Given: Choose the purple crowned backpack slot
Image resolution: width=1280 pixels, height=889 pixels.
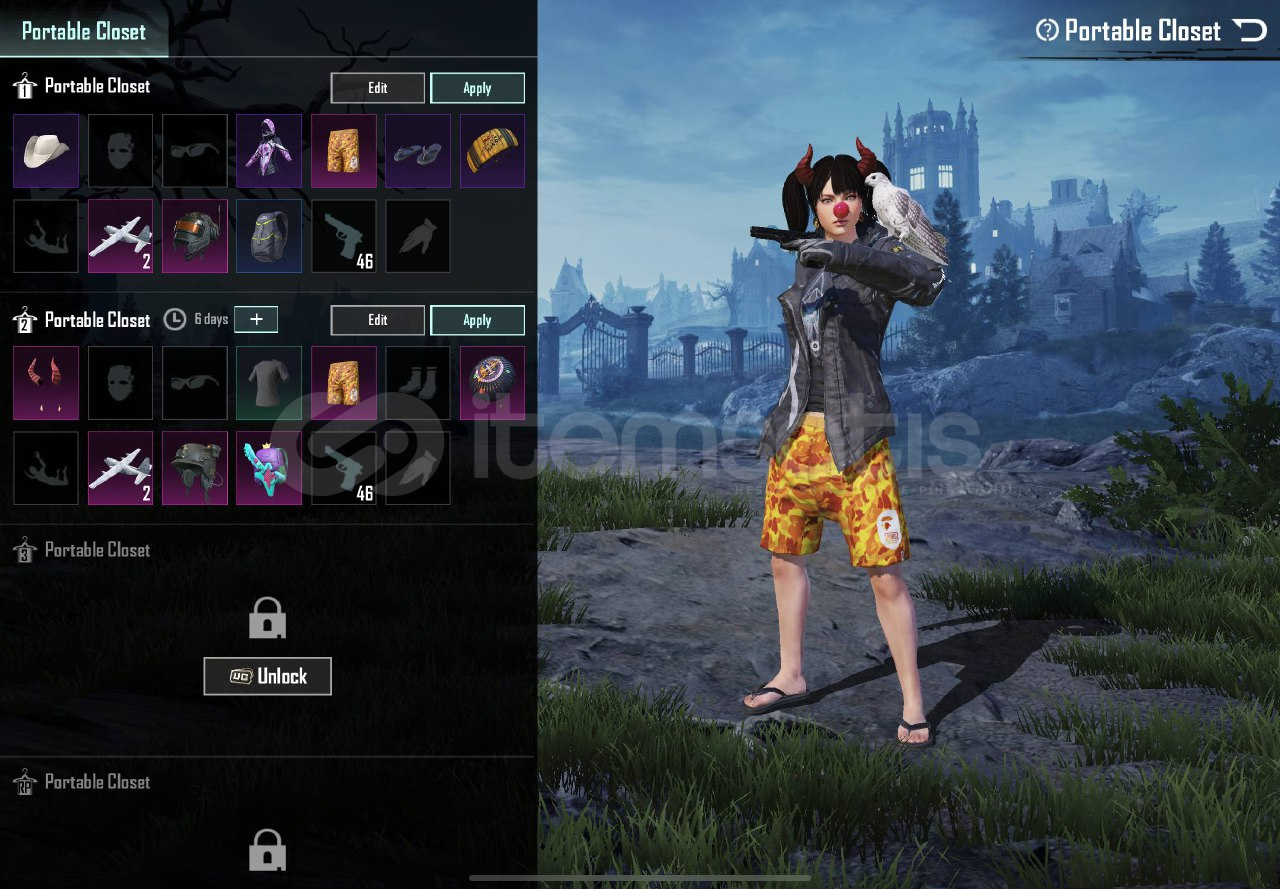Looking at the screenshot, I should coord(269,468).
